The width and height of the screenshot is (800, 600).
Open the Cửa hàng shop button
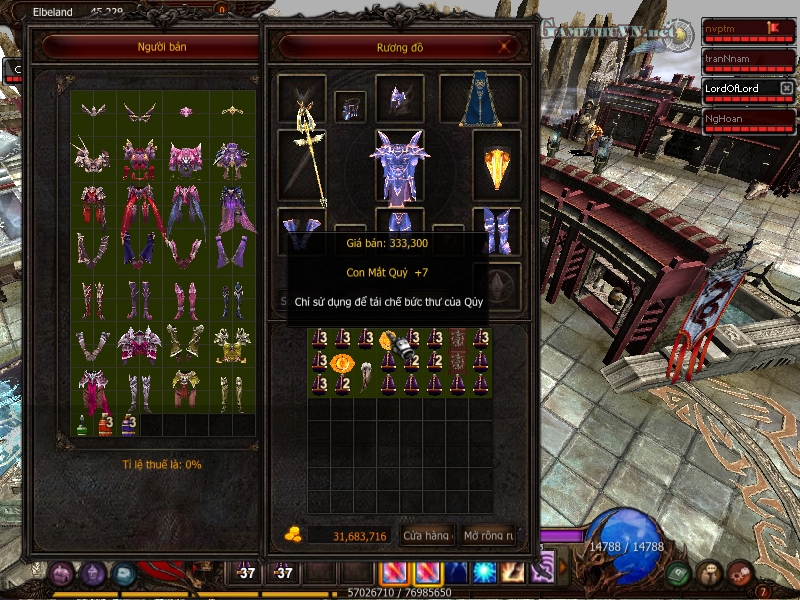click(427, 536)
